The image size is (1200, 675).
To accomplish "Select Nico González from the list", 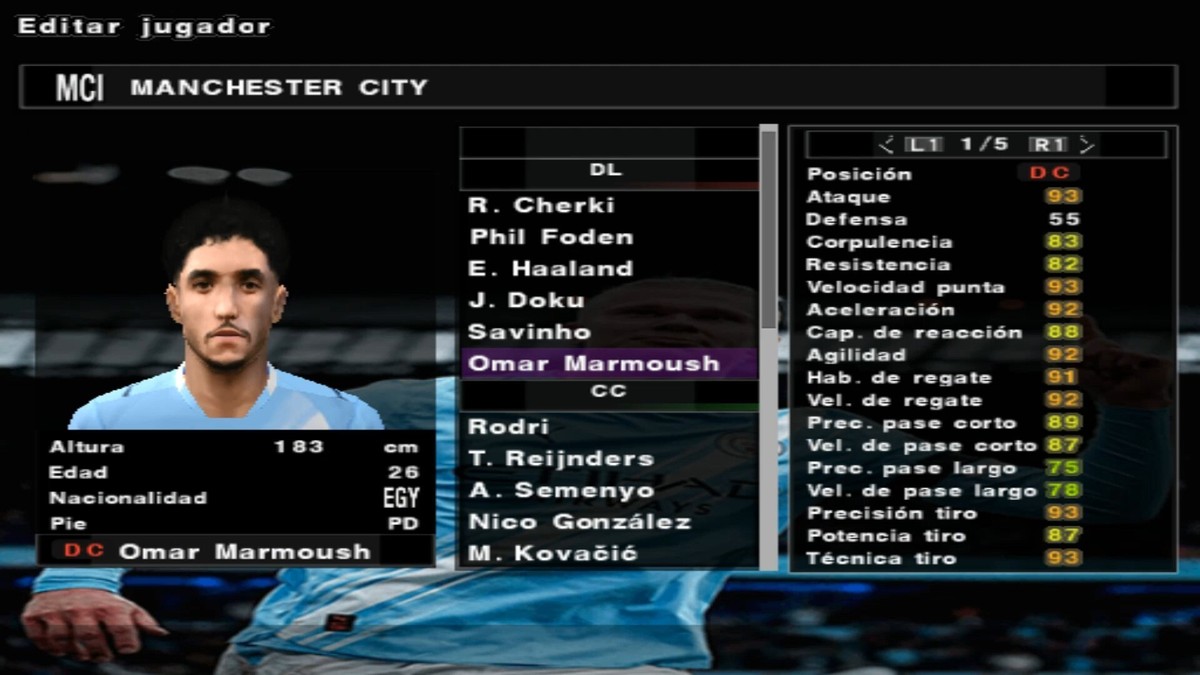I will click(x=579, y=522).
